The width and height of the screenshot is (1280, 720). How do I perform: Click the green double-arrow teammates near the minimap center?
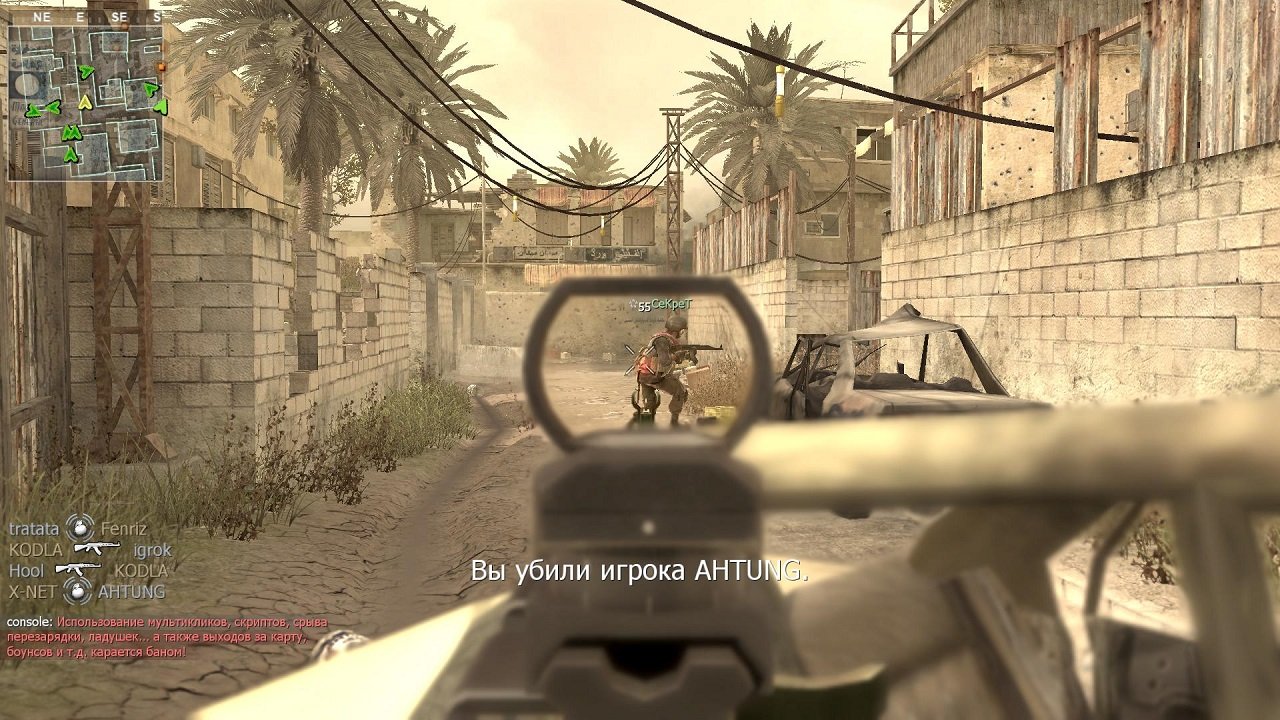(x=72, y=133)
